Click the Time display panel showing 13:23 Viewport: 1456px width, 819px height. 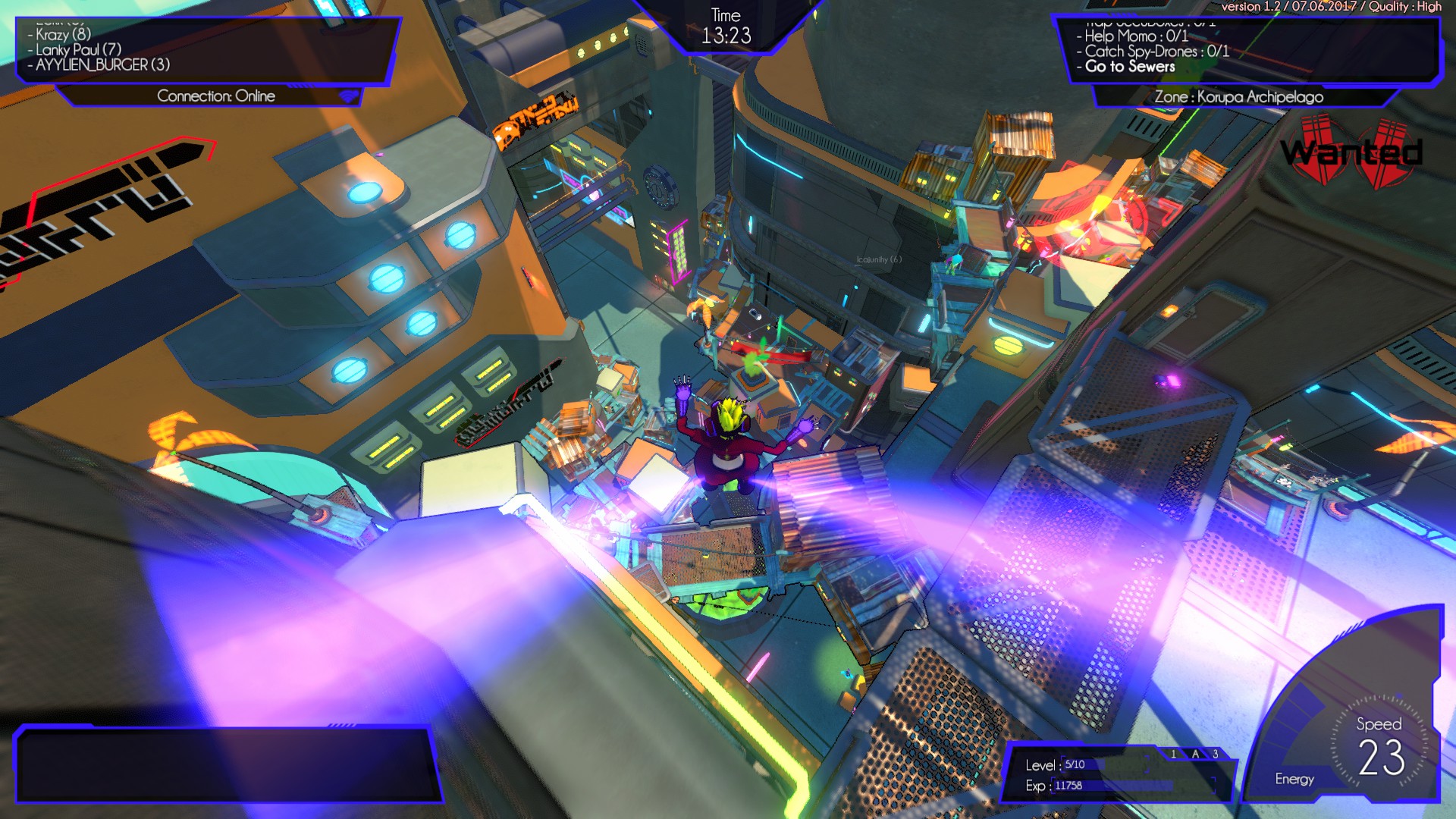(726, 25)
